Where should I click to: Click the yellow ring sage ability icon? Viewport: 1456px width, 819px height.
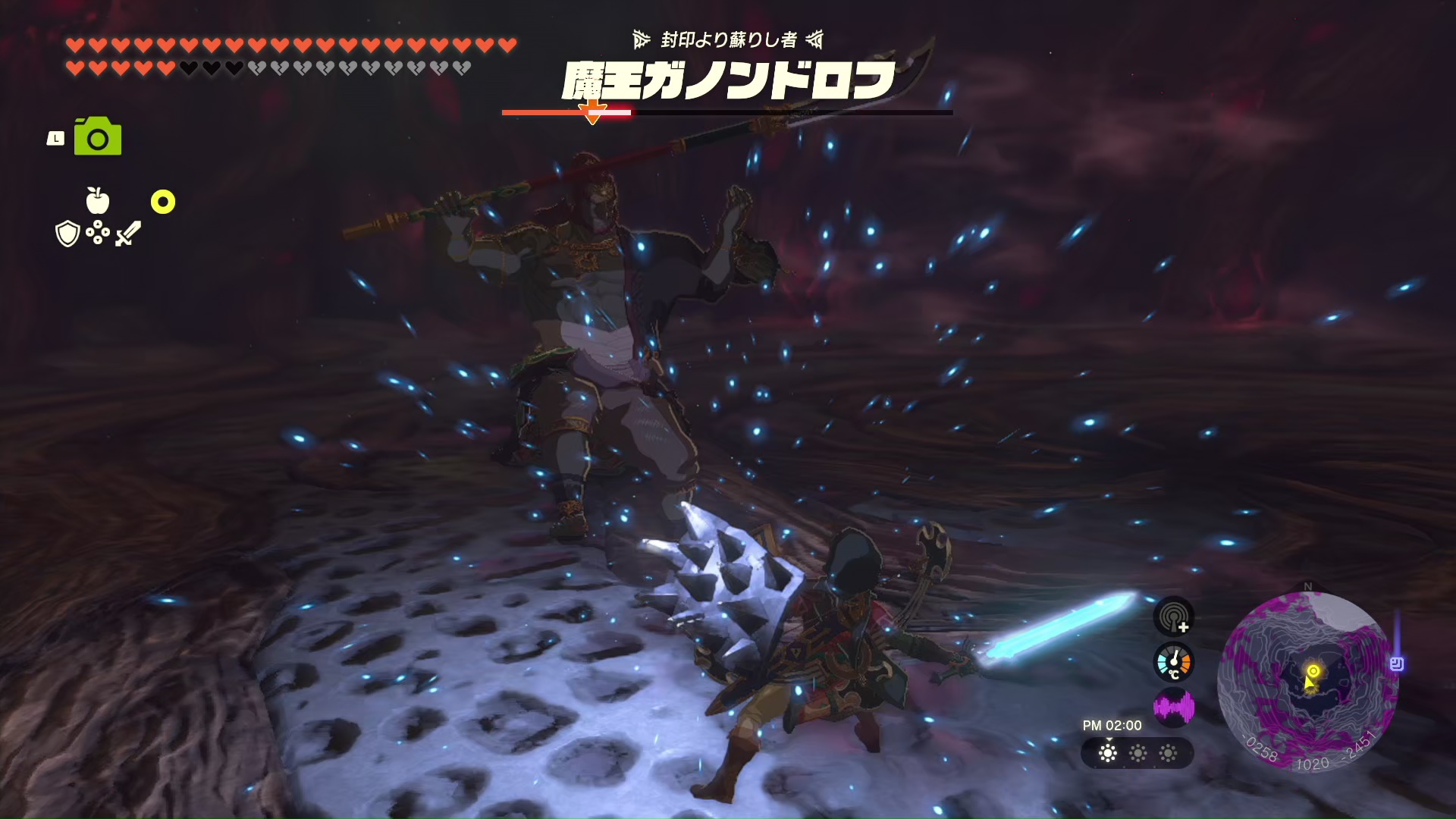[x=163, y=202]
